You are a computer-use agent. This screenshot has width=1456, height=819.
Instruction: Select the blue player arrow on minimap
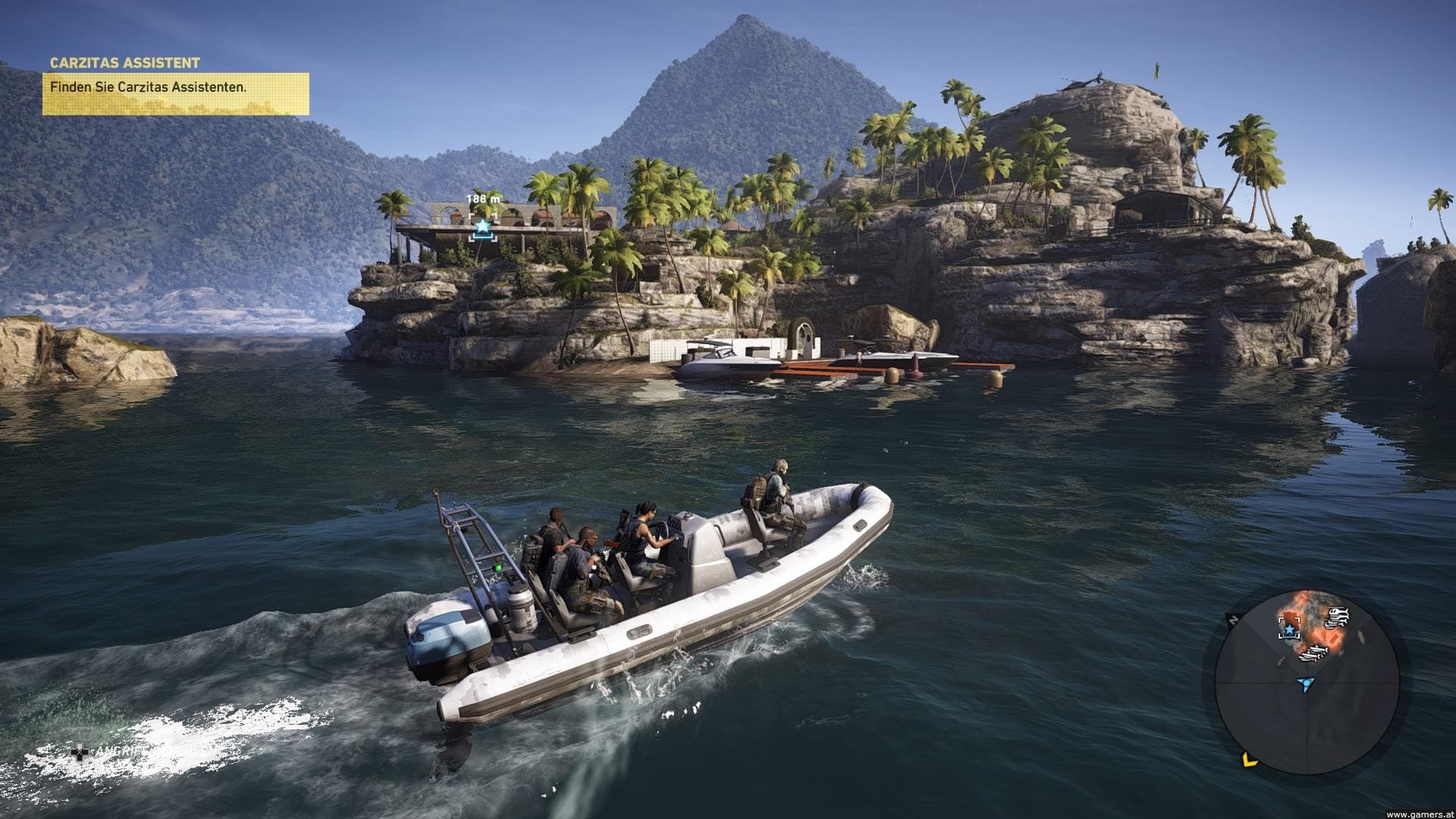1304,685
